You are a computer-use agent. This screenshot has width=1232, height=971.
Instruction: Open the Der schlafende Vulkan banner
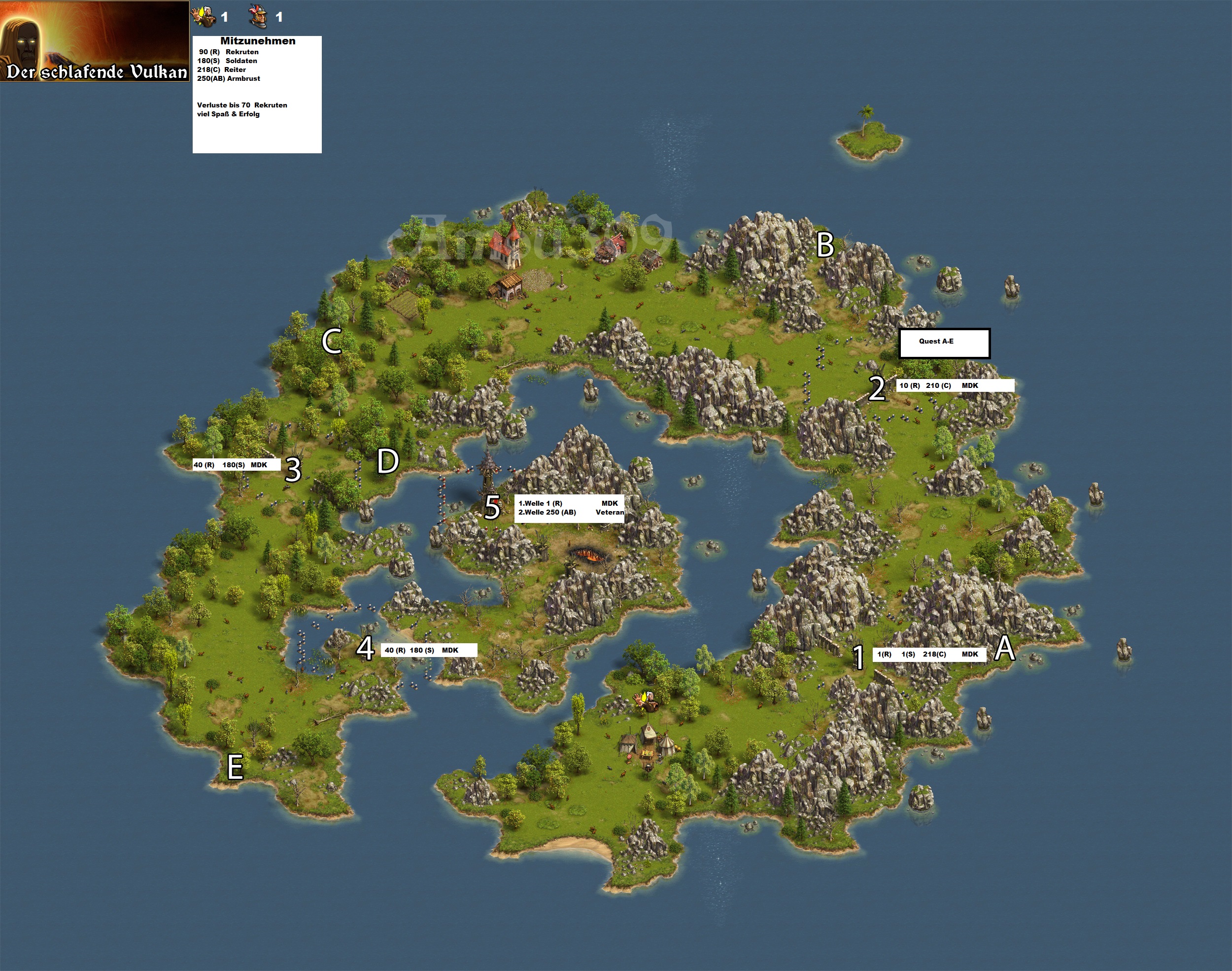[95, 41]
